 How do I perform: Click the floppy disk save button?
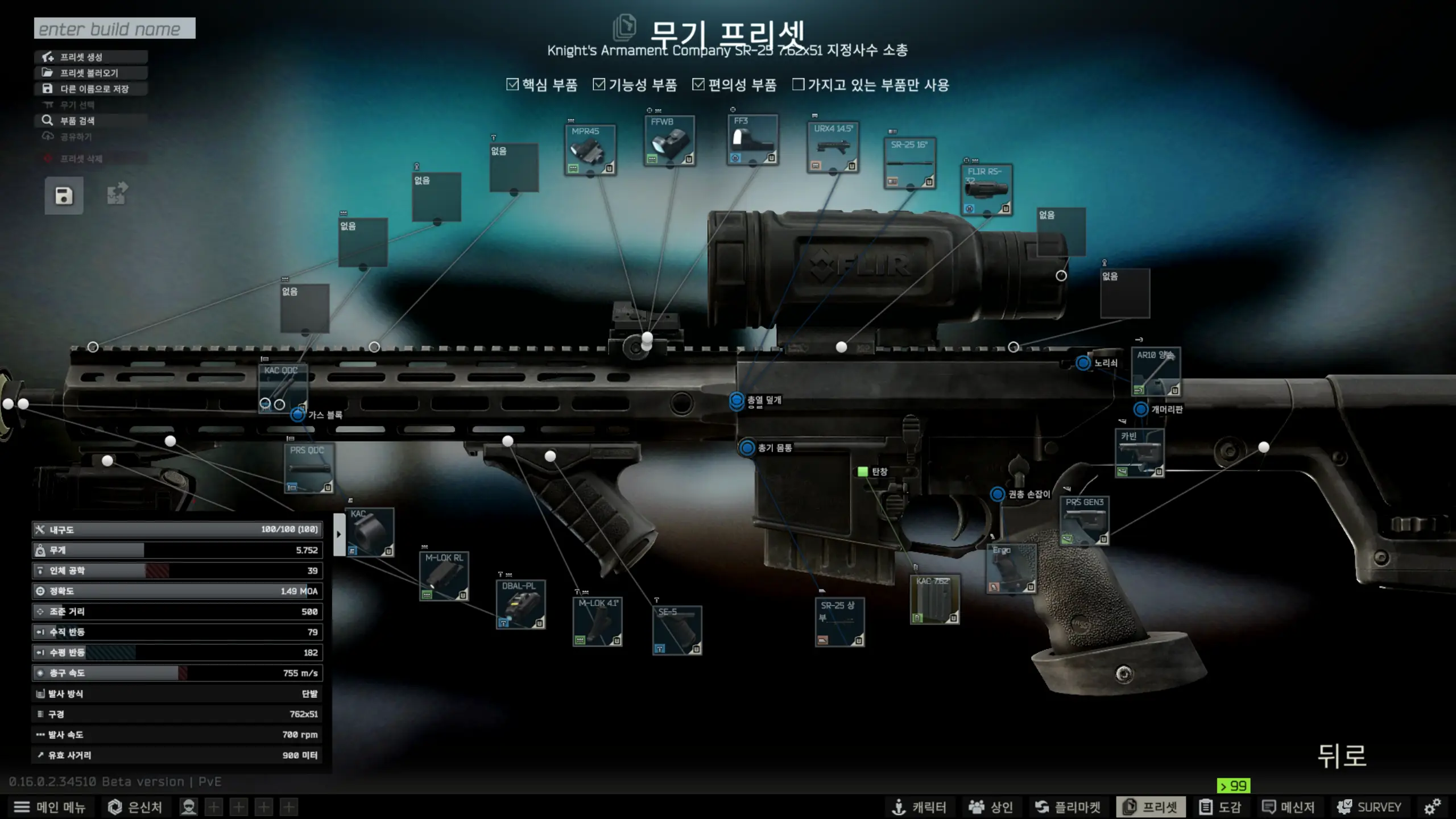[x=64, y=196]
